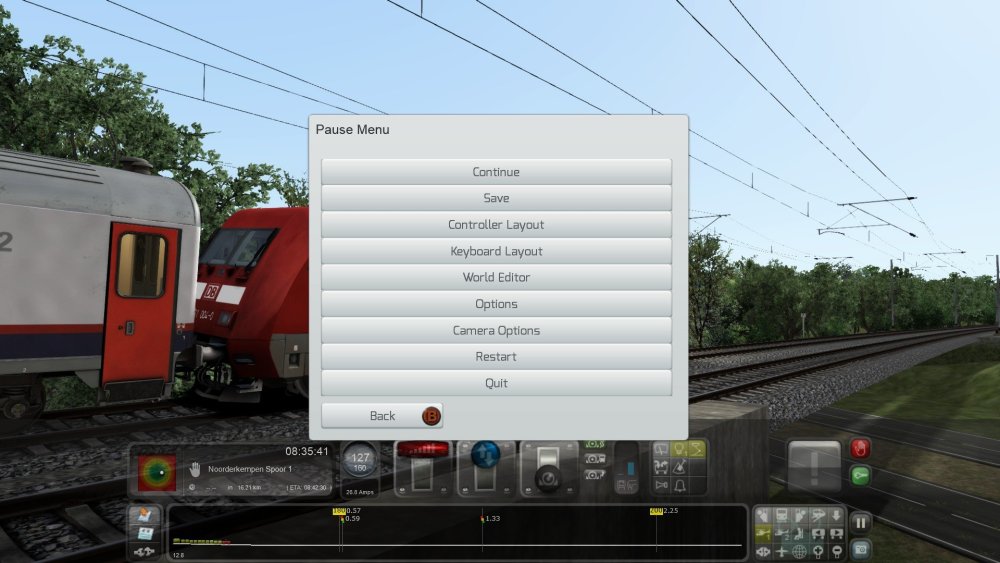
Task: Click the large exclamation alert button
Action: pos(814,466)
